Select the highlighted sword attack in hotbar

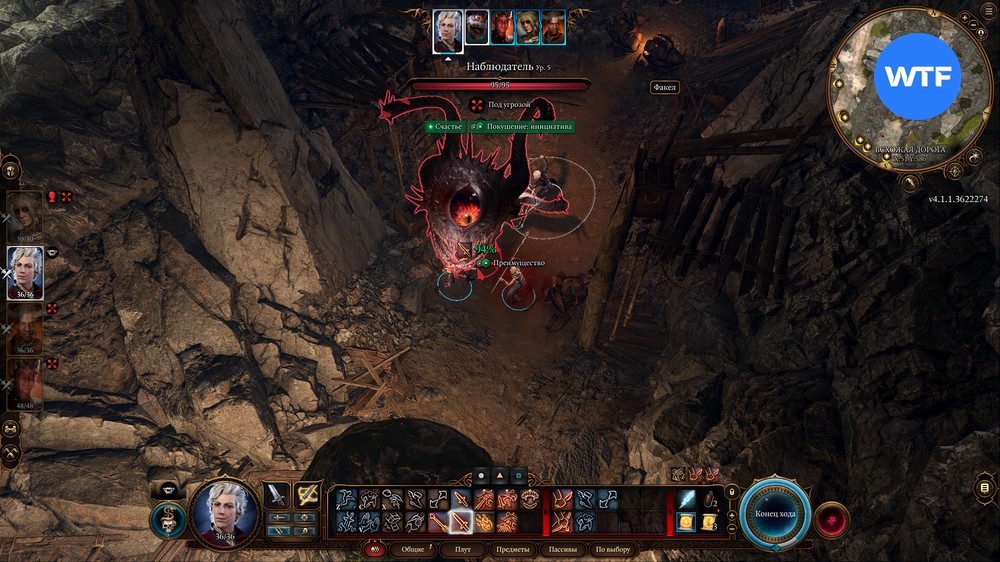[461, 521]
